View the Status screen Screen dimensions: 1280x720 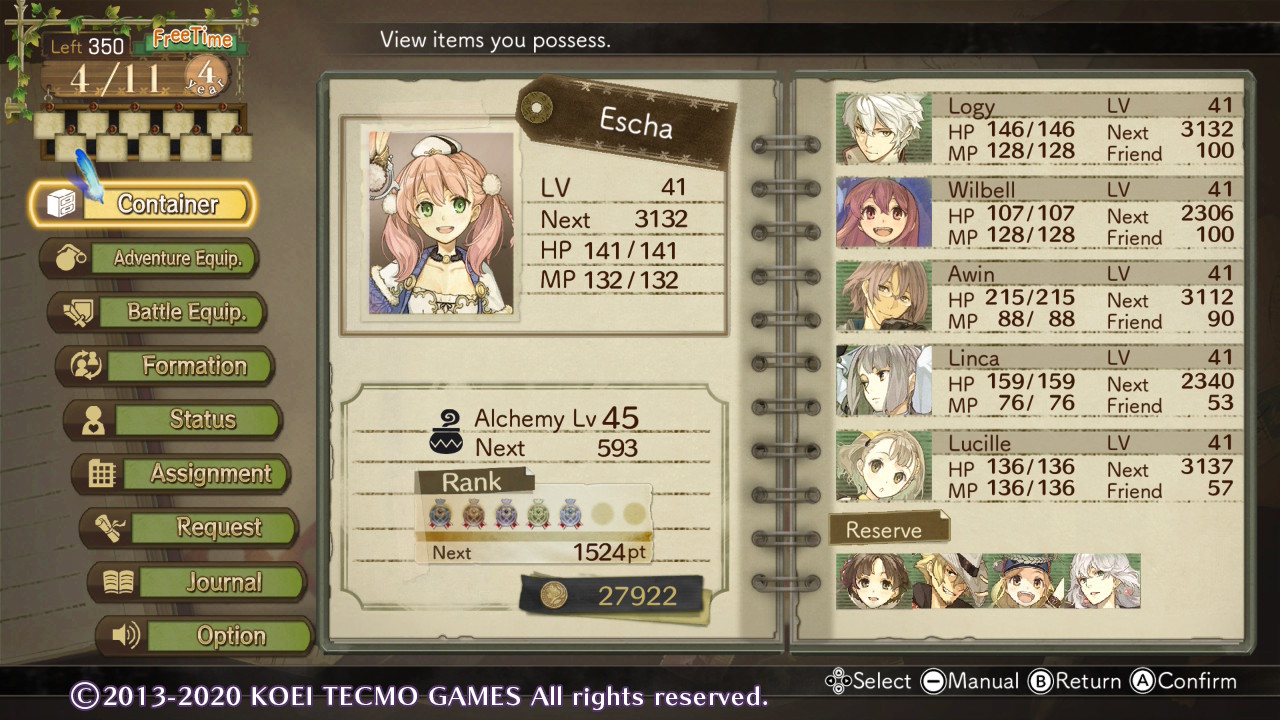[174, 420]
